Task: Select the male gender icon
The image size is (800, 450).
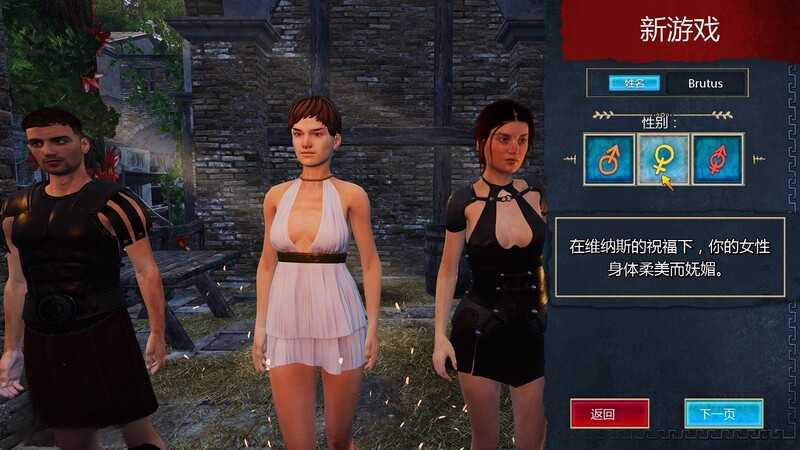Action: [609, 159]
